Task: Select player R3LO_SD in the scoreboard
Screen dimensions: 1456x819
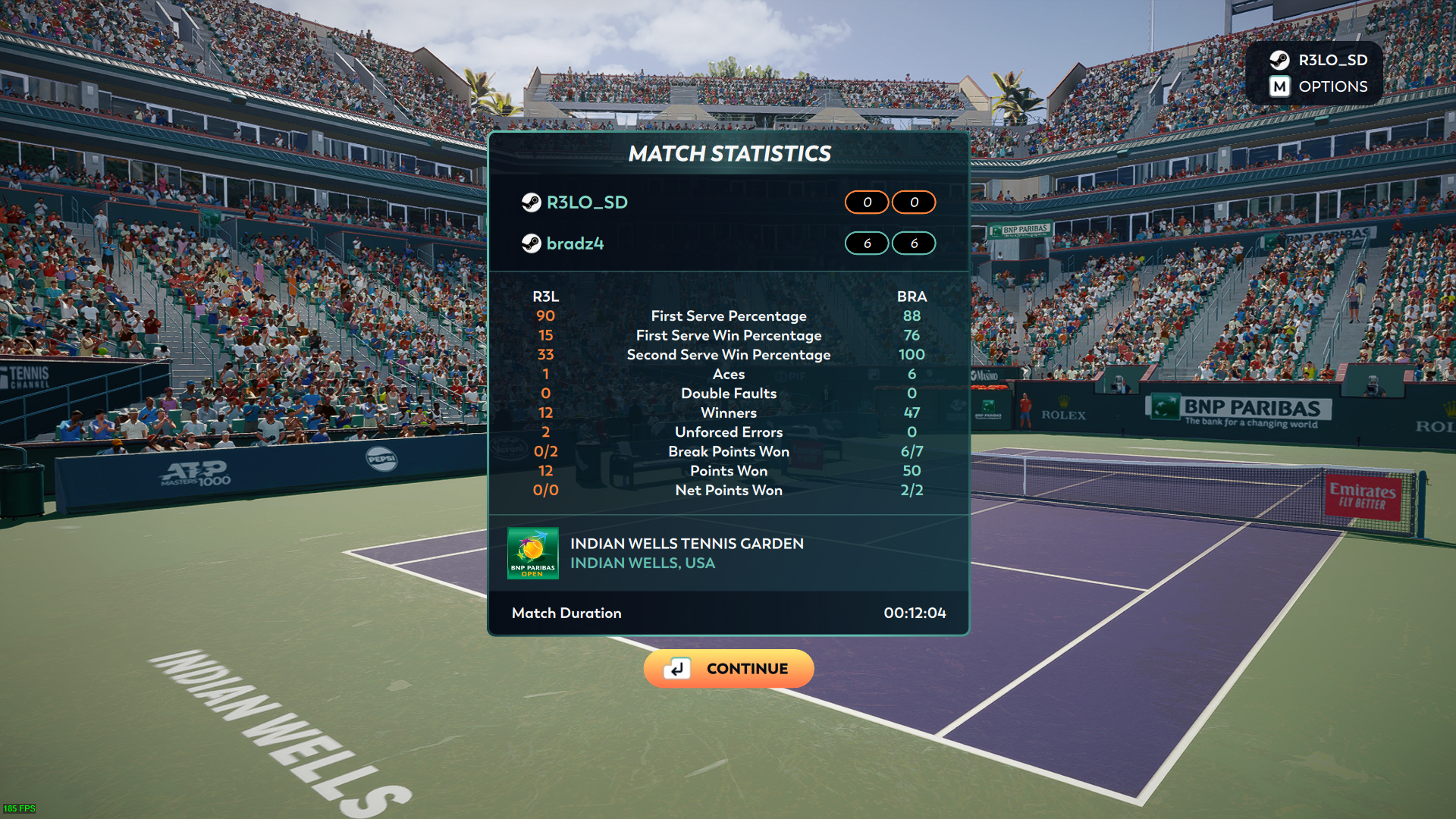Action: [x=586, y=202]
